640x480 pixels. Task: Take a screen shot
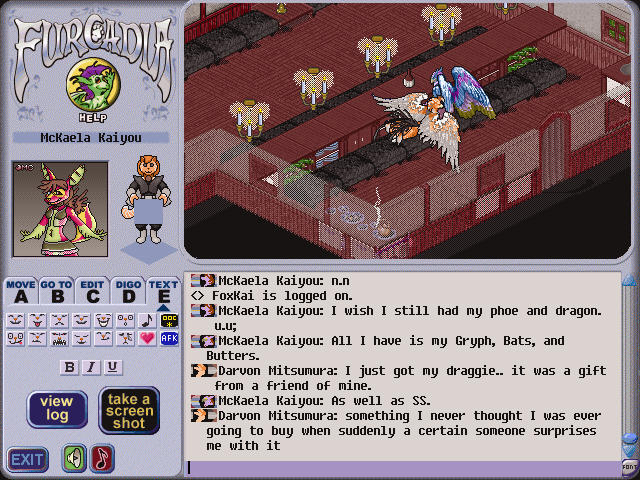click(x=130, y=410)
